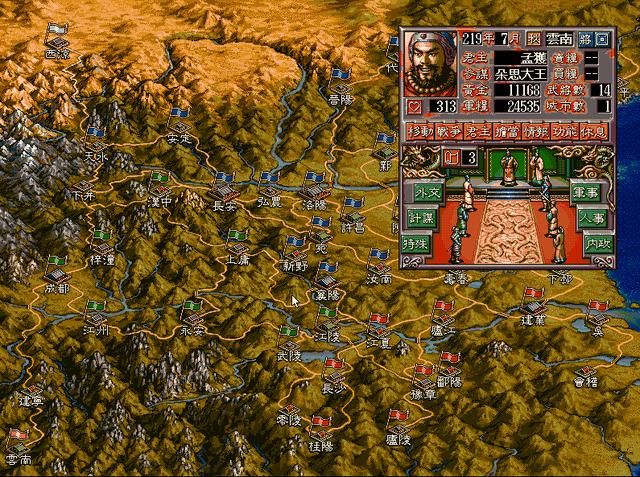Open the 軍事 (Military) command
This screenshot has width=640, height=477.
click(587, 192)
